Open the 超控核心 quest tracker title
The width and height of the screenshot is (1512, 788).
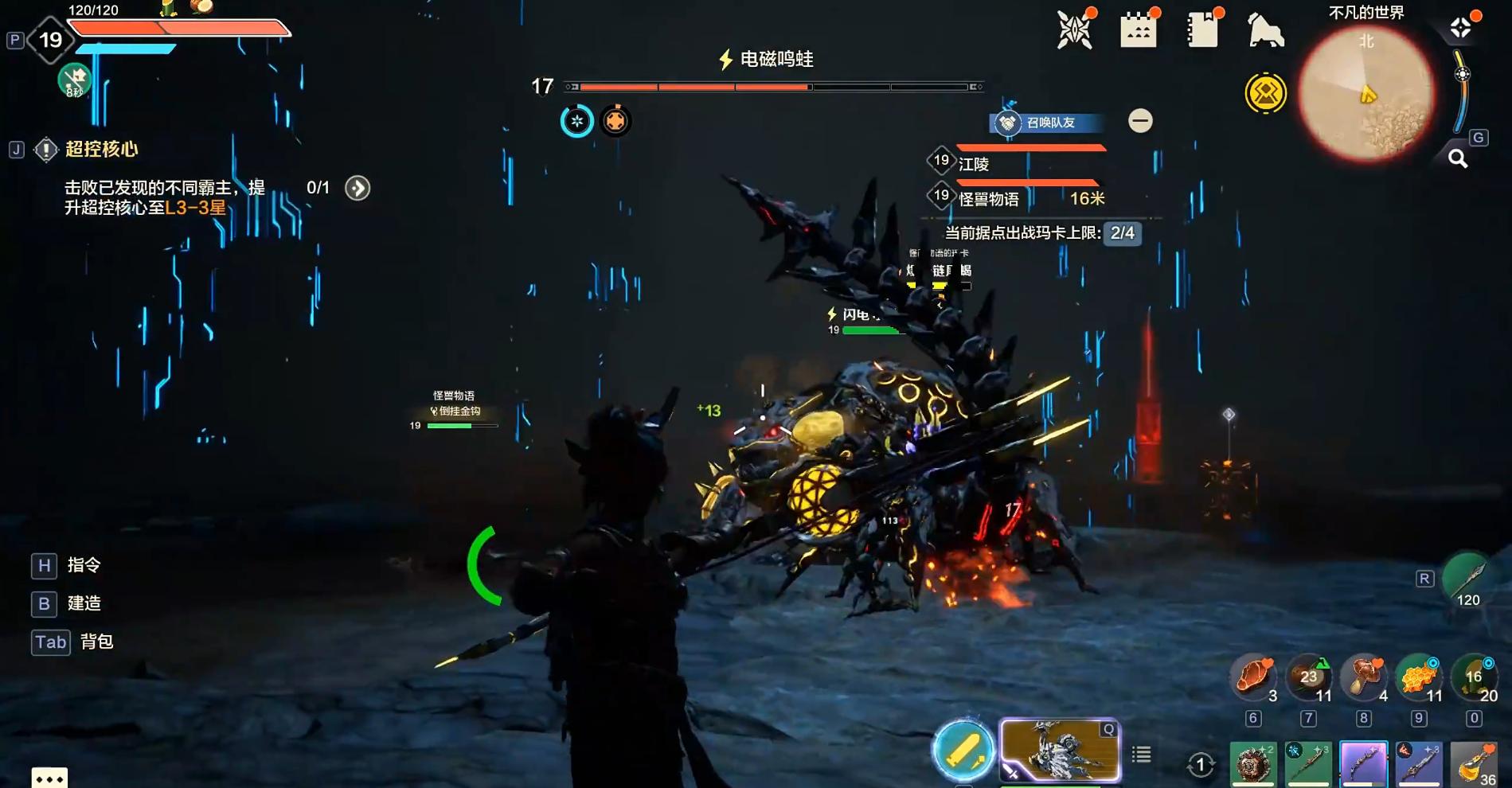point(102,149)
